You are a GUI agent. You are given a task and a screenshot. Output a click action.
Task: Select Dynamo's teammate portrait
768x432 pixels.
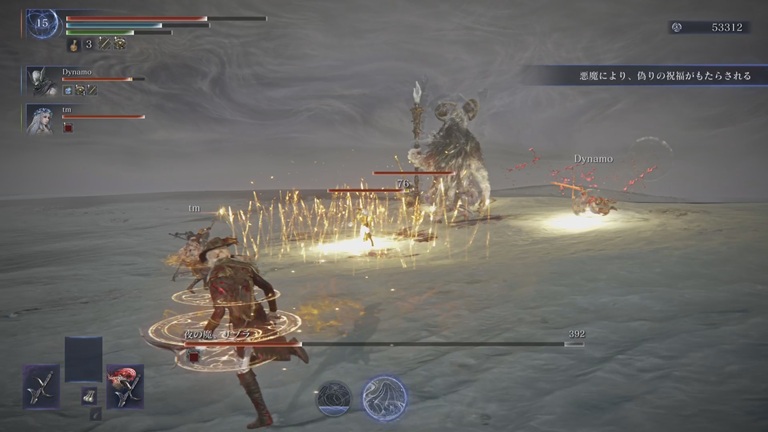point(42,80)
